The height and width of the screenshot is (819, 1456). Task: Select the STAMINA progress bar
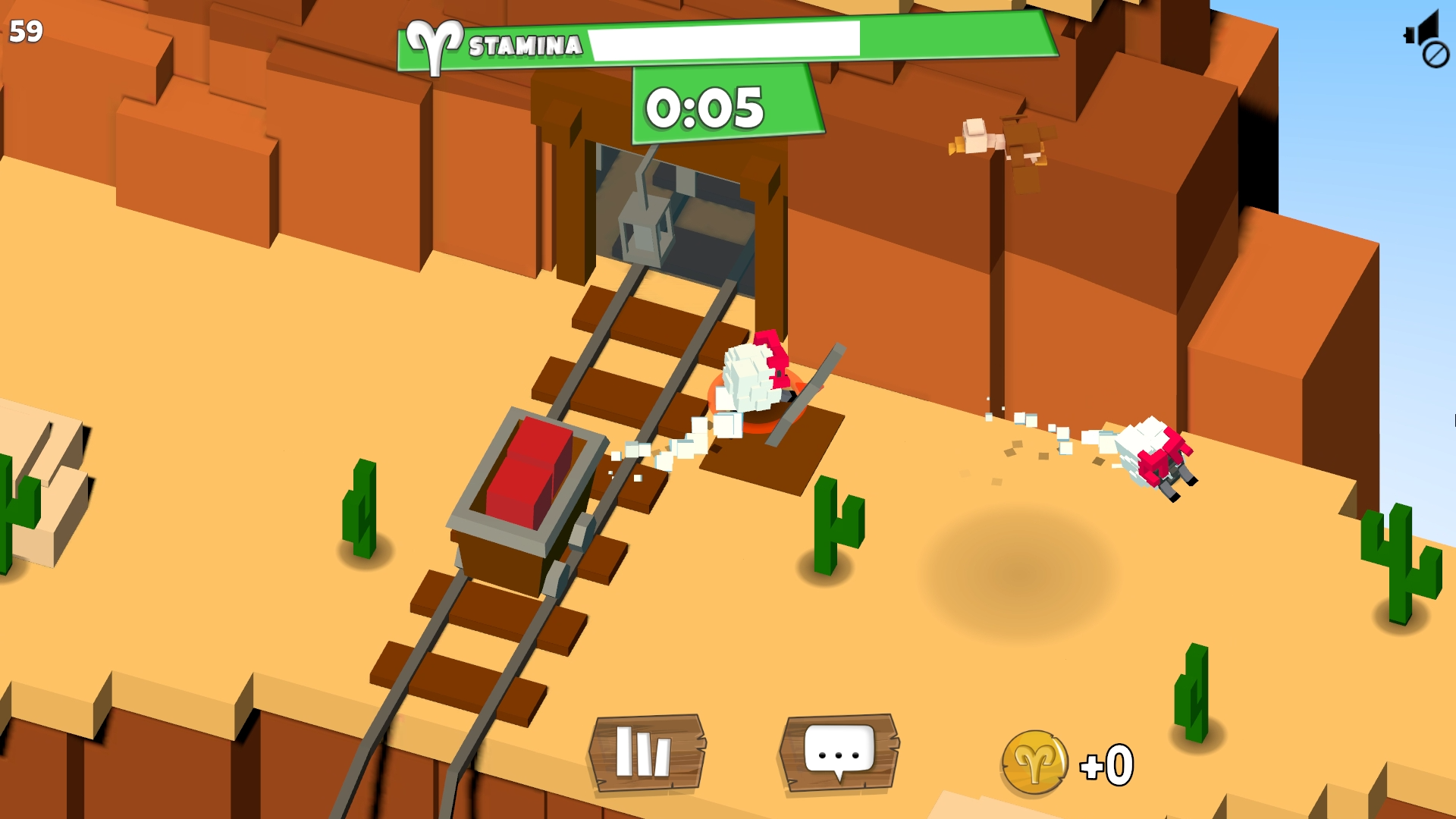point(724,40)
